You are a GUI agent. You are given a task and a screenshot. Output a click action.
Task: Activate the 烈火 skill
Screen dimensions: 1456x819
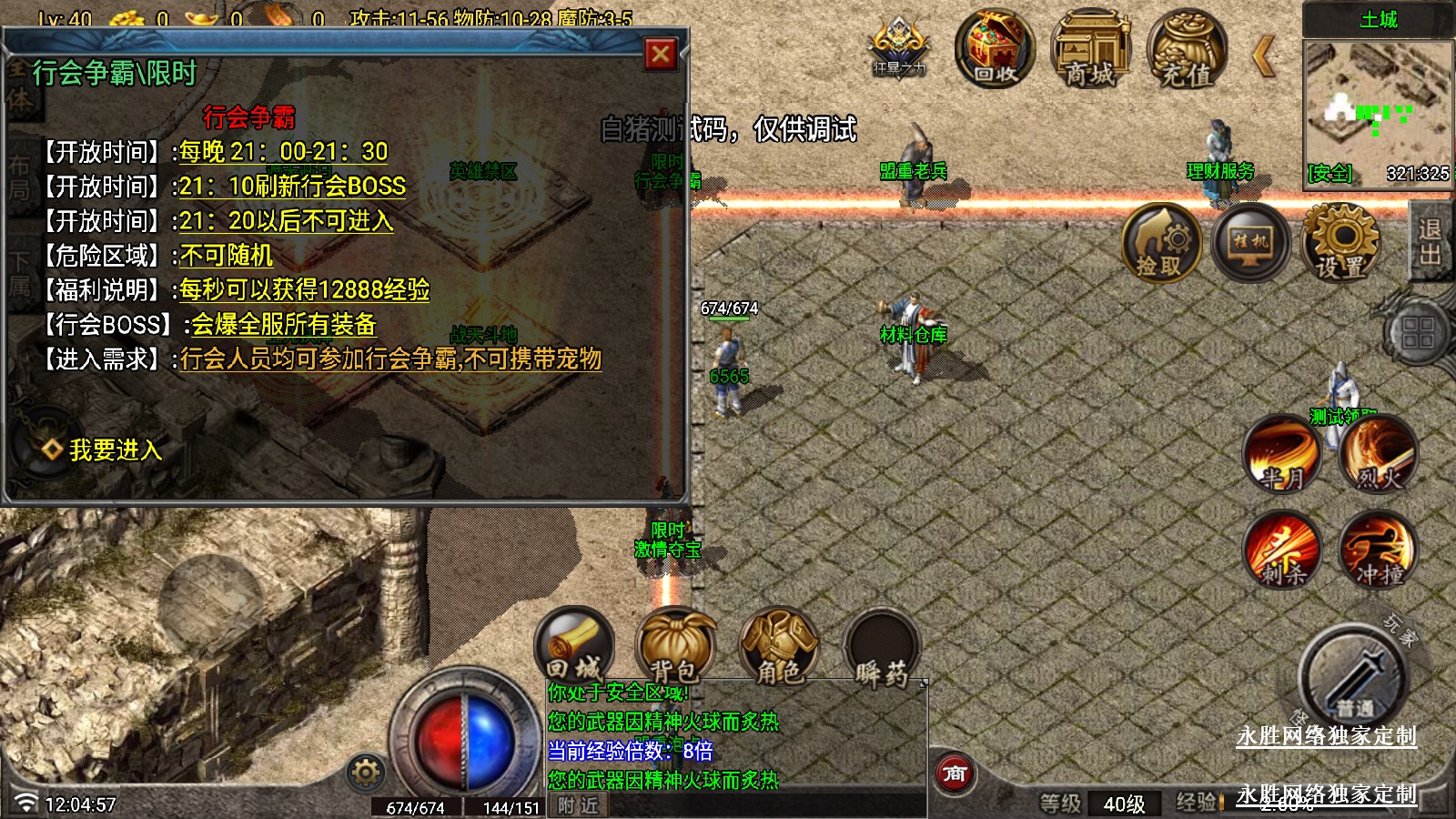tap(1379, 453)
